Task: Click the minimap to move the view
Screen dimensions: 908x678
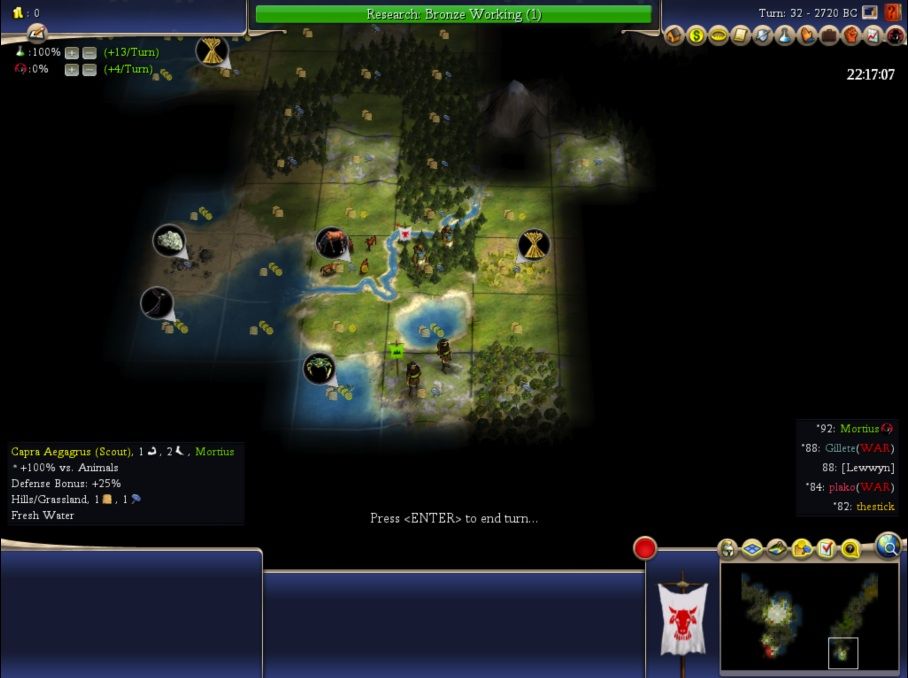Action: coord(808,620)
